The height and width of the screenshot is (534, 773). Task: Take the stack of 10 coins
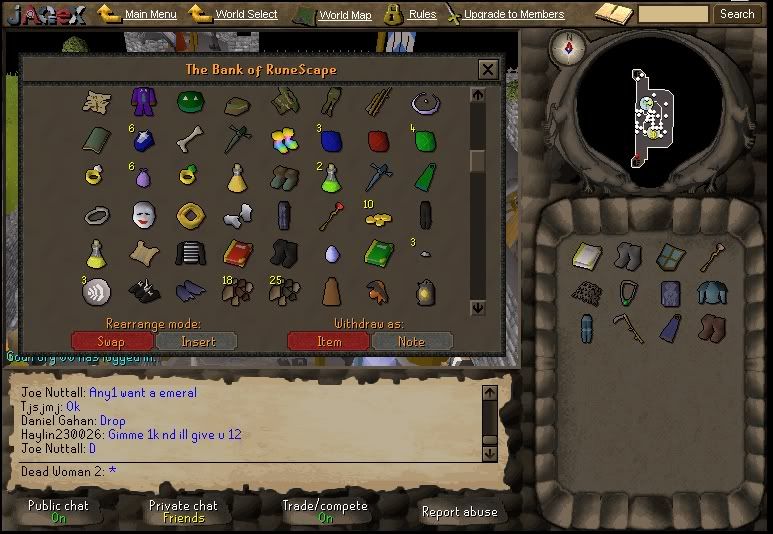[x=377, y=216]
